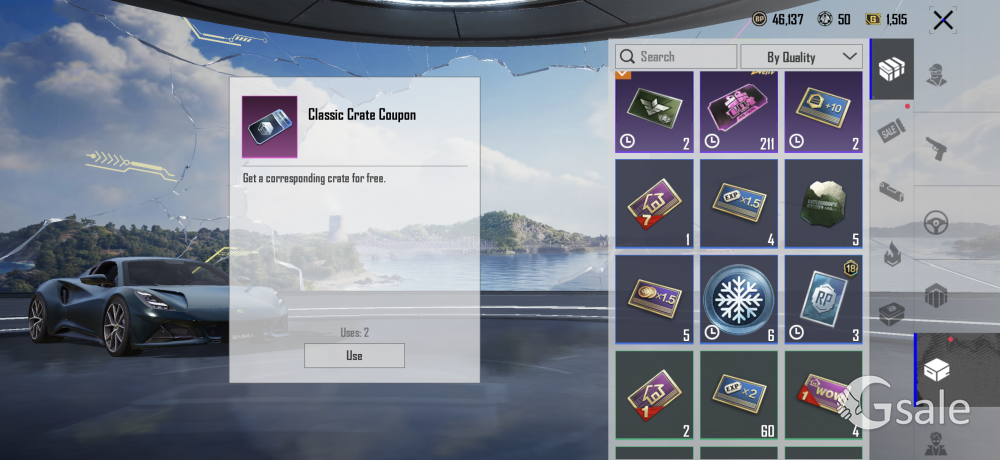Click the inventory search field
Viewport: 1000px width, 460px height.
[x=676, y=57]
